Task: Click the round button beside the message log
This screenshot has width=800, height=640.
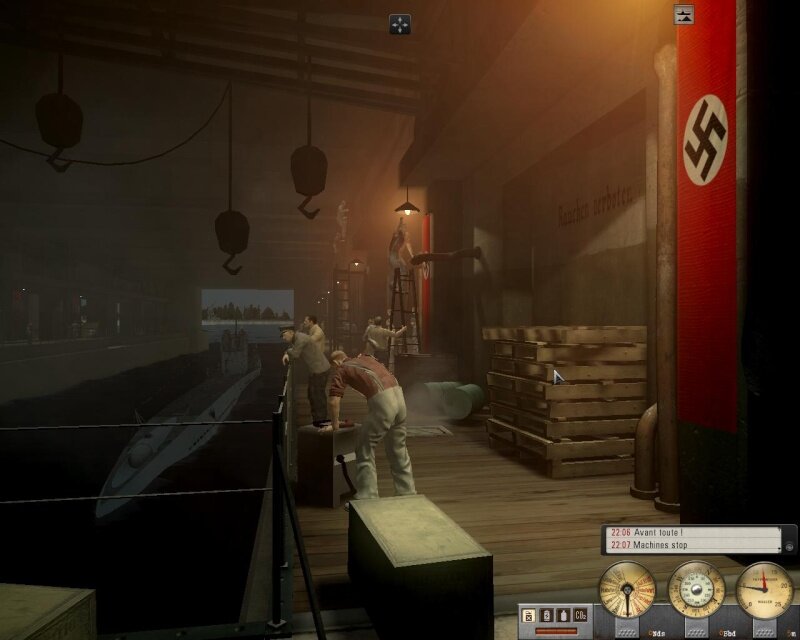Action: coord(790,546)
